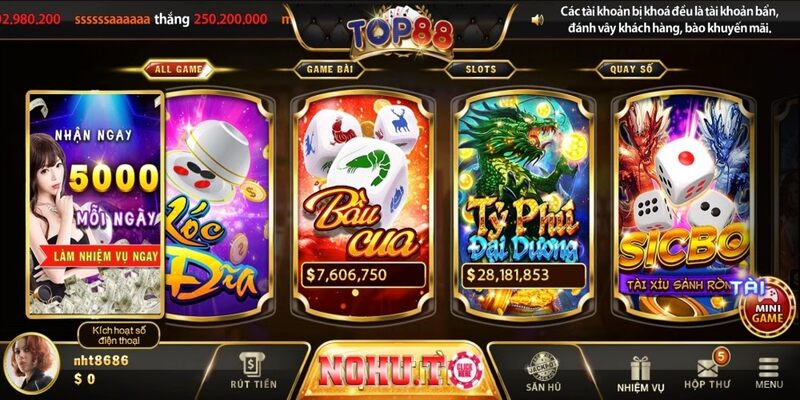
Task: Open the Menu hamburger button
Action: click(769, 372)
